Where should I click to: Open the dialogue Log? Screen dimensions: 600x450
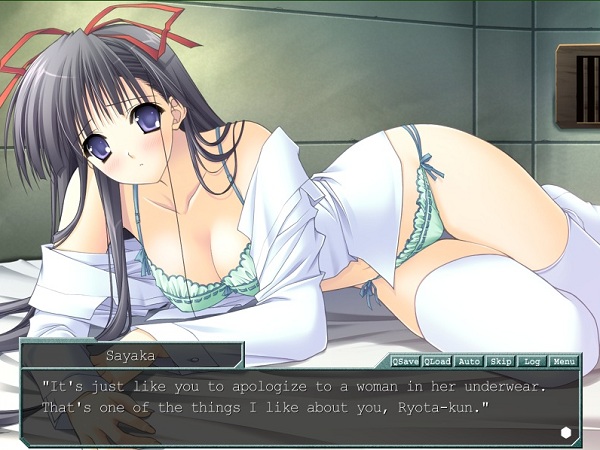point(532,360)
